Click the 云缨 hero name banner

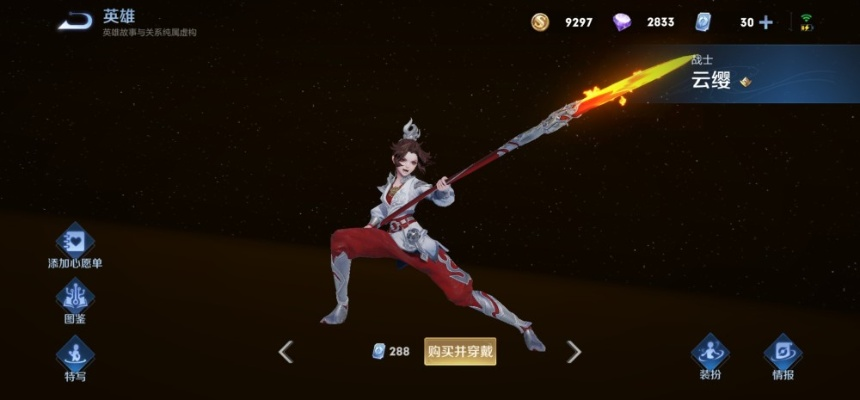pos(712,82)
